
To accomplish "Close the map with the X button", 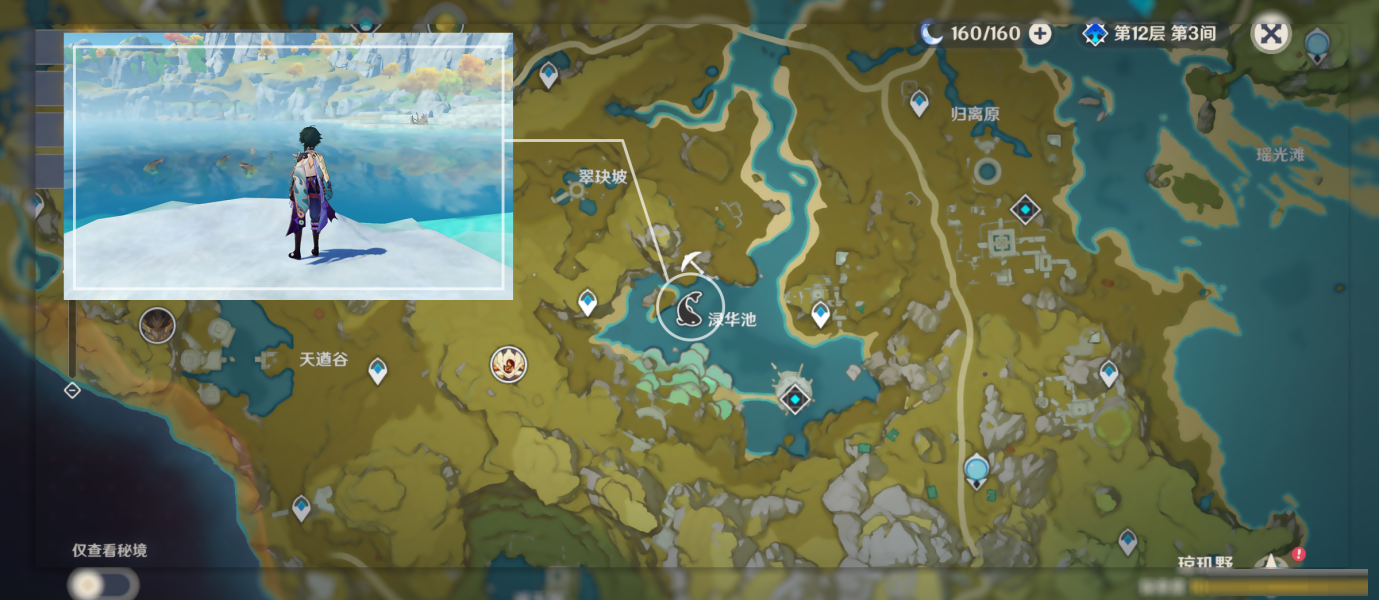I will click(1270, 34).
